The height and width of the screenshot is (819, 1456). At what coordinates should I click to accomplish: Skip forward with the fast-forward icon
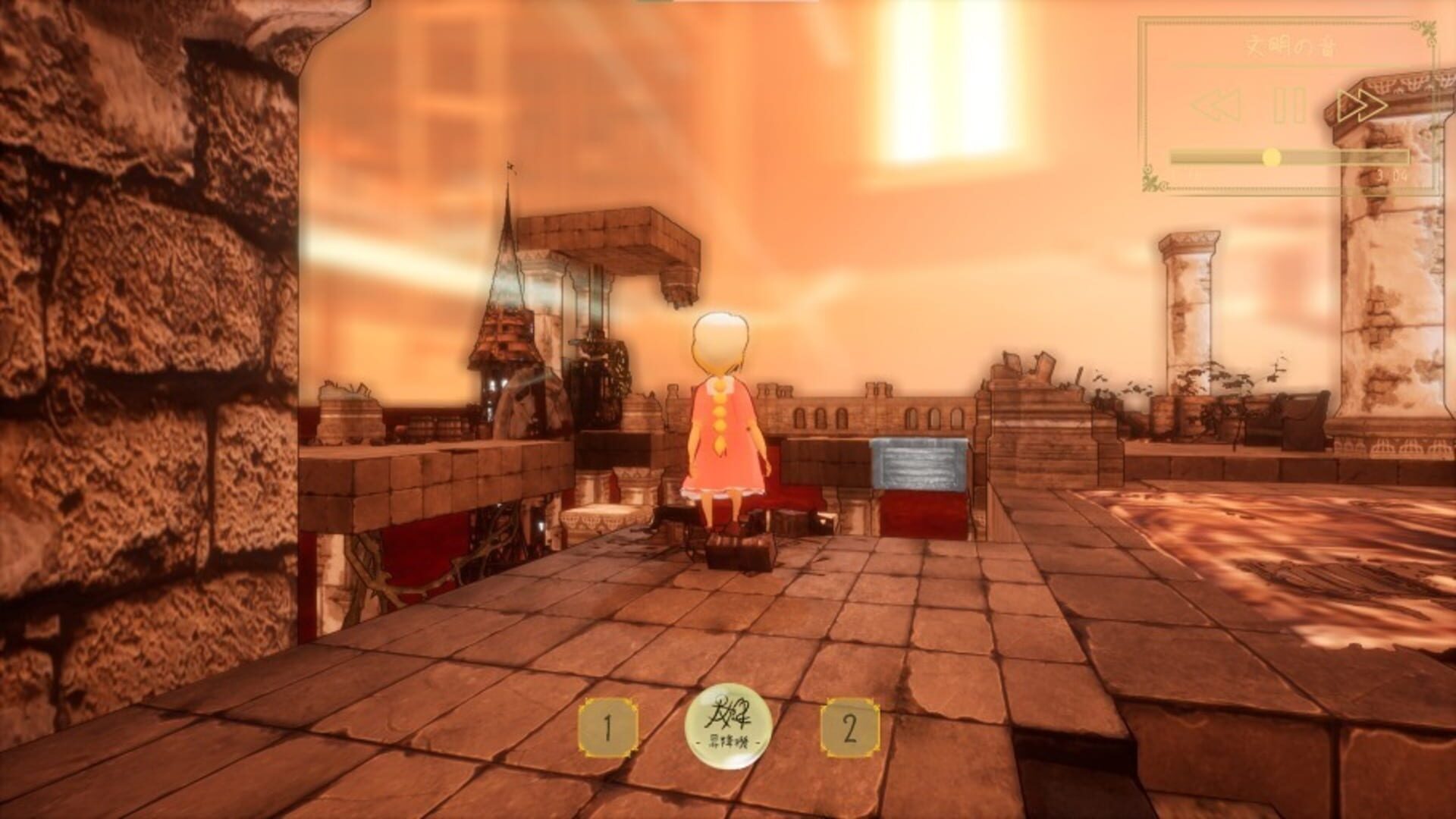1361,107
